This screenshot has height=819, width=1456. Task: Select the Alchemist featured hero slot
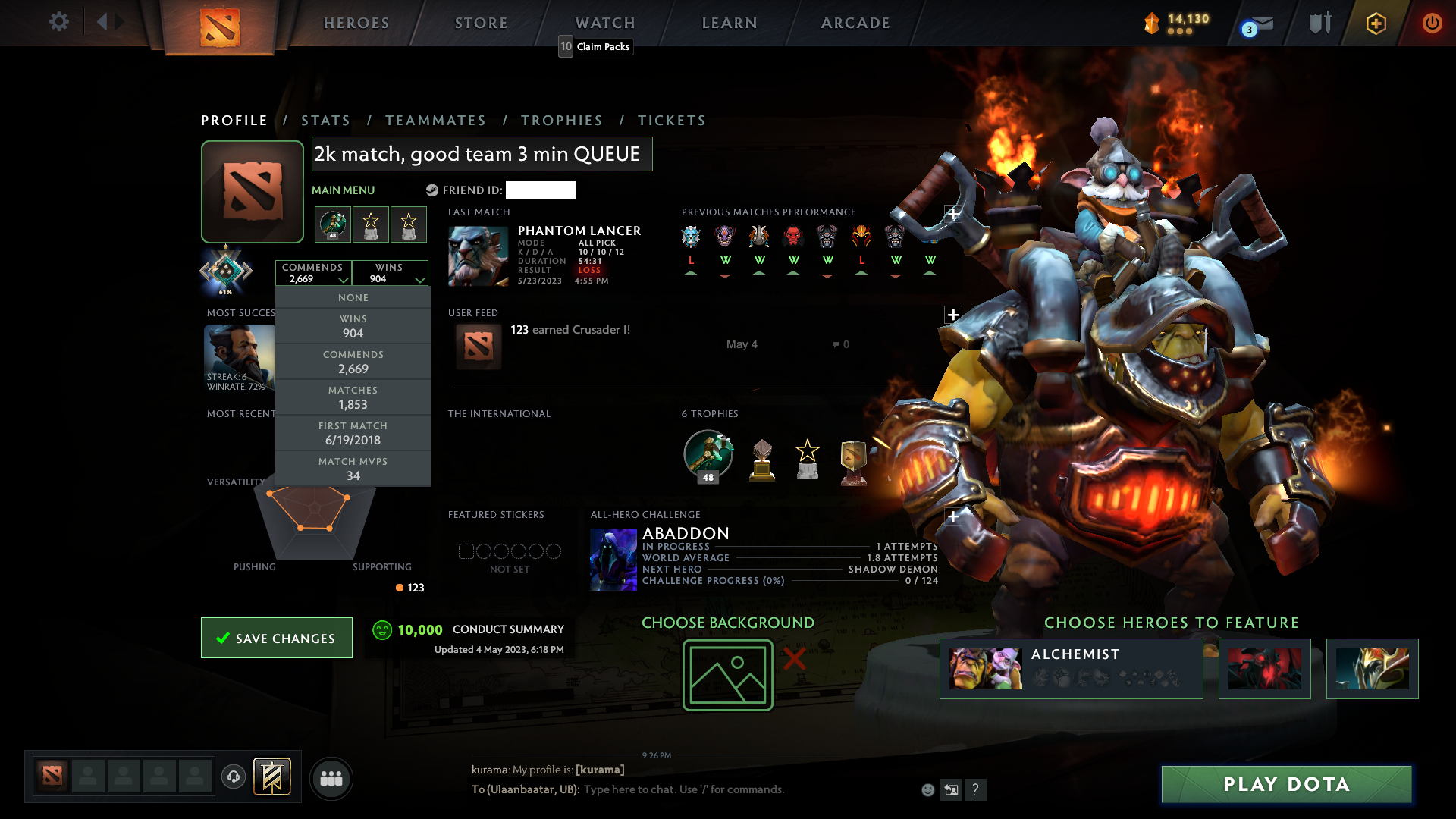tap(1071, 668)
